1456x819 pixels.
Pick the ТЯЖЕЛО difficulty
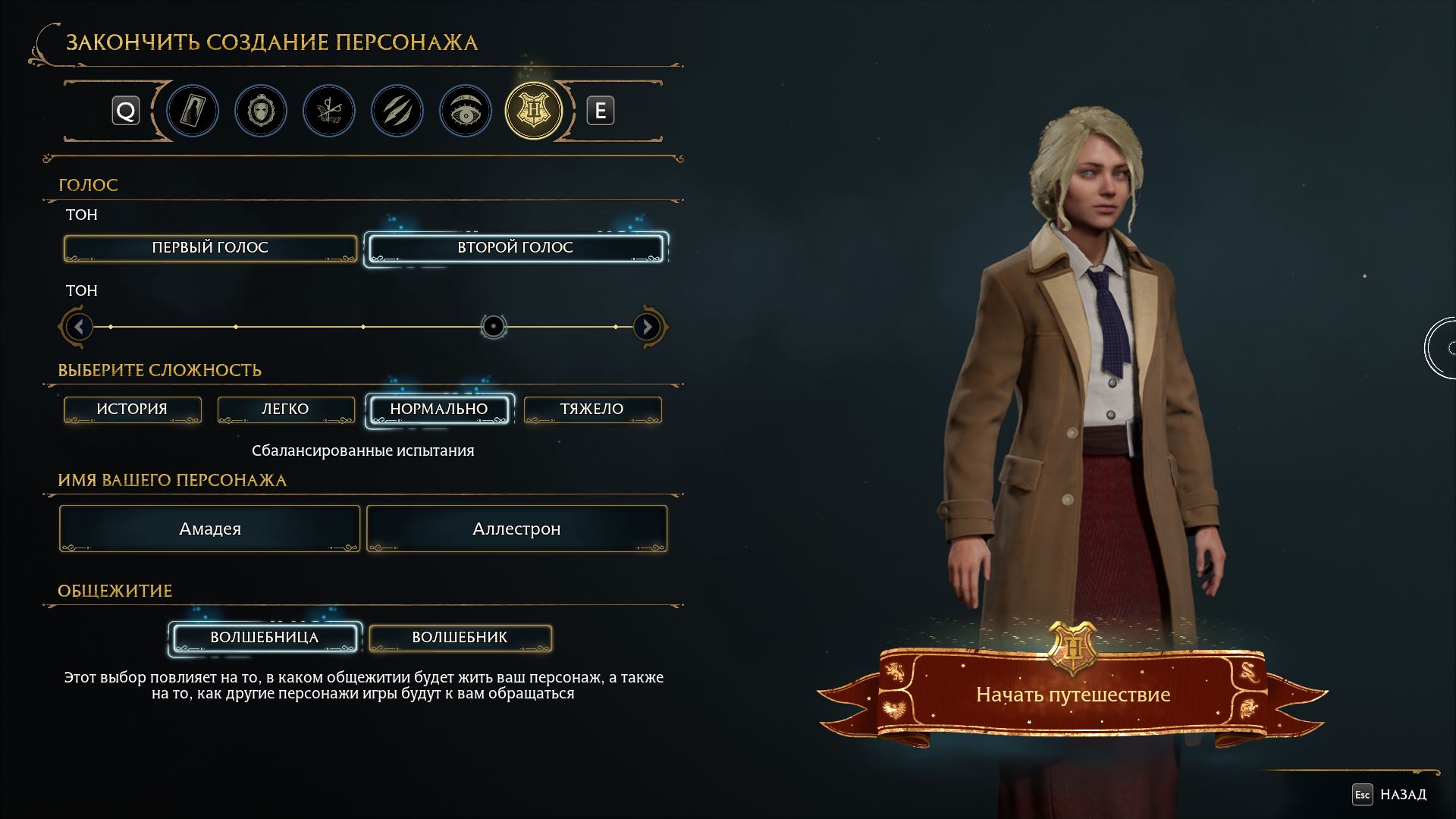591,409
